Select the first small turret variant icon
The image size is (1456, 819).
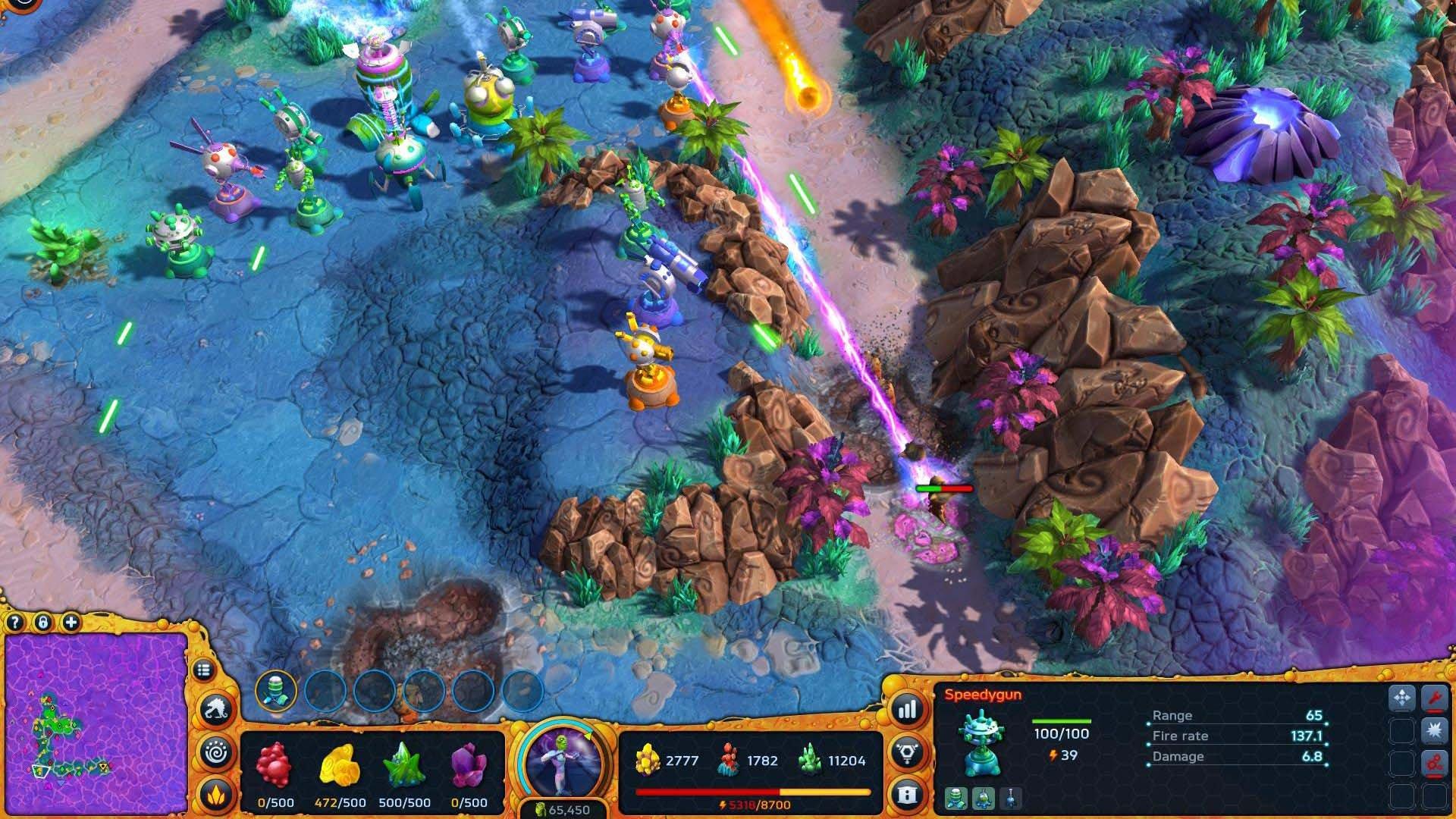pos(956,798)
